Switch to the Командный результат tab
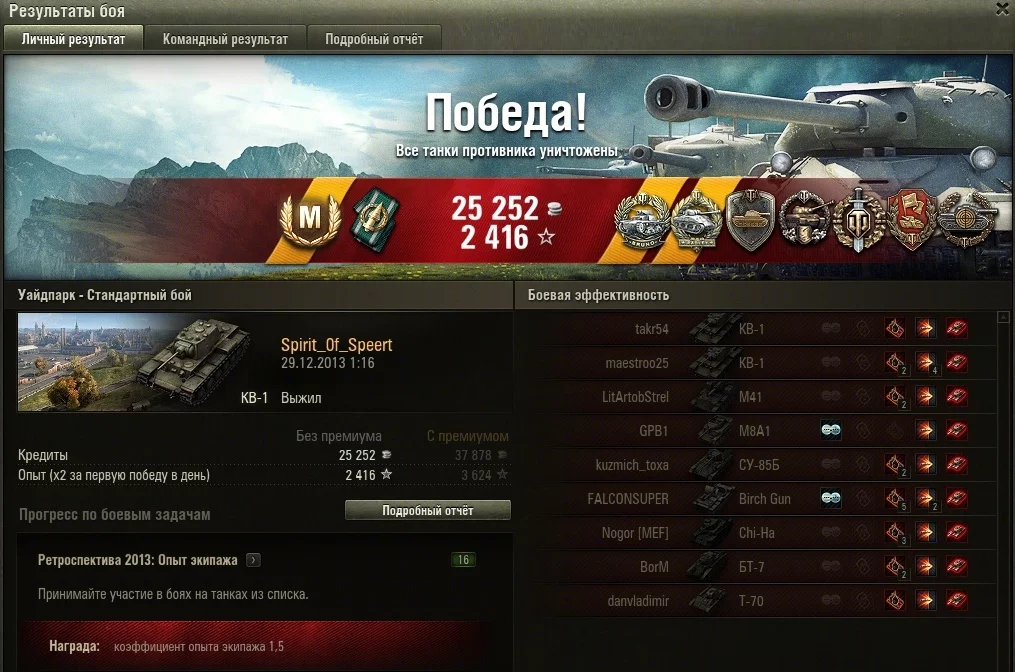 click(x=225, y=39)
